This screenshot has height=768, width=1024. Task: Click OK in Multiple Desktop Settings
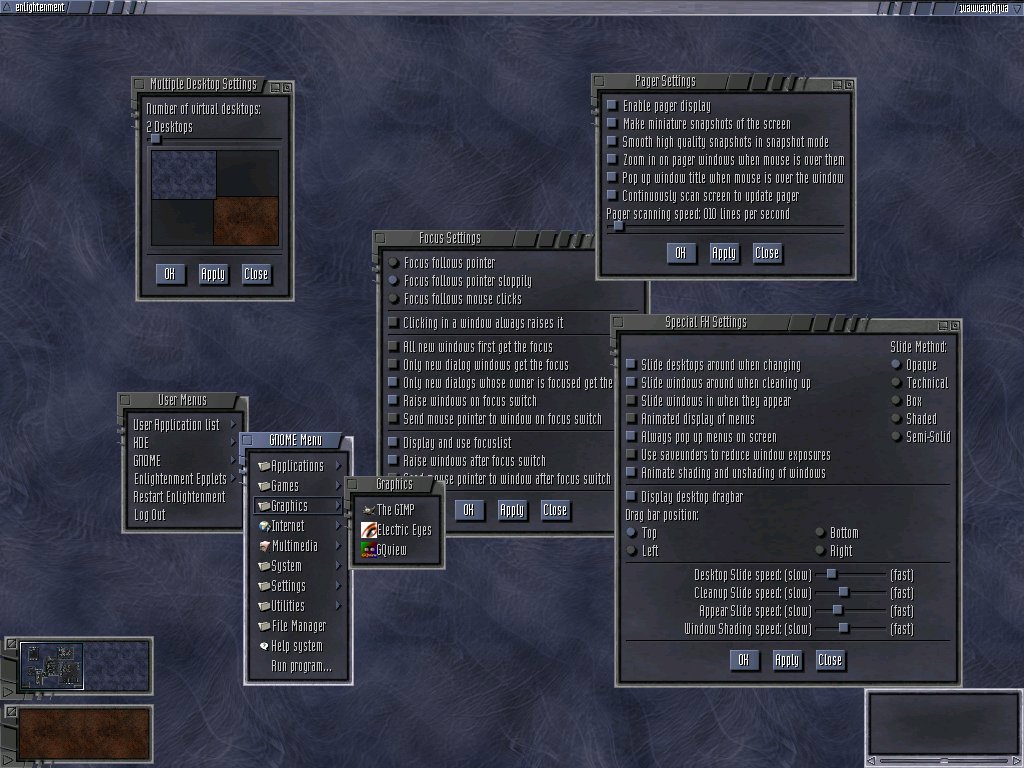(170, 274)
